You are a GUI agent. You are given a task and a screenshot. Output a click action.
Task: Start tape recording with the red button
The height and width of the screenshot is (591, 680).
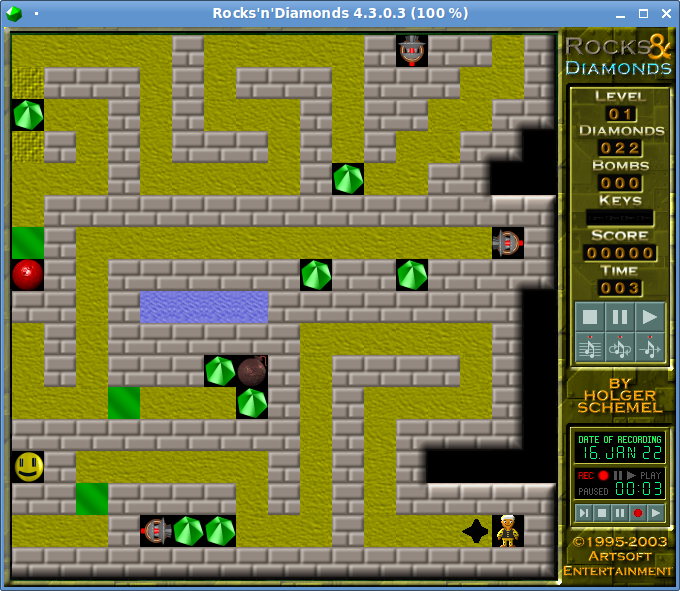click(x=637, y=513)
